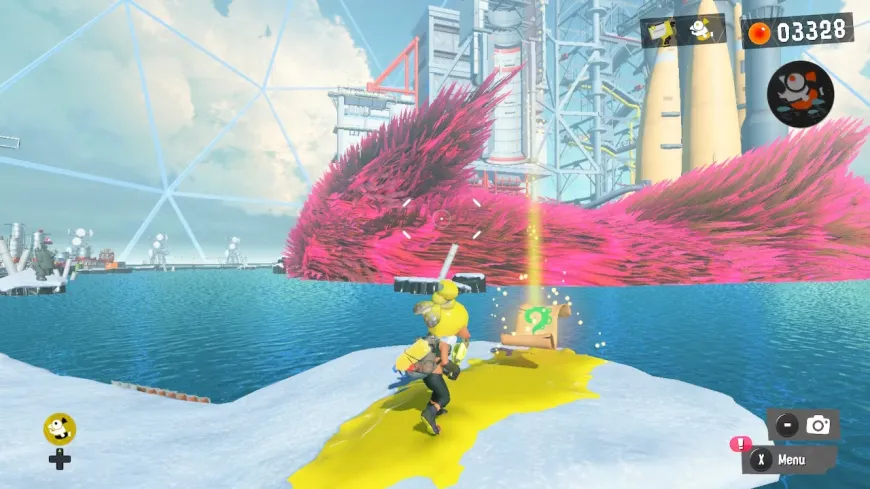Choose the yellow circular Smallfry throw icon
The height and width of the screenshot is (489, 870).
click(59, 429)
